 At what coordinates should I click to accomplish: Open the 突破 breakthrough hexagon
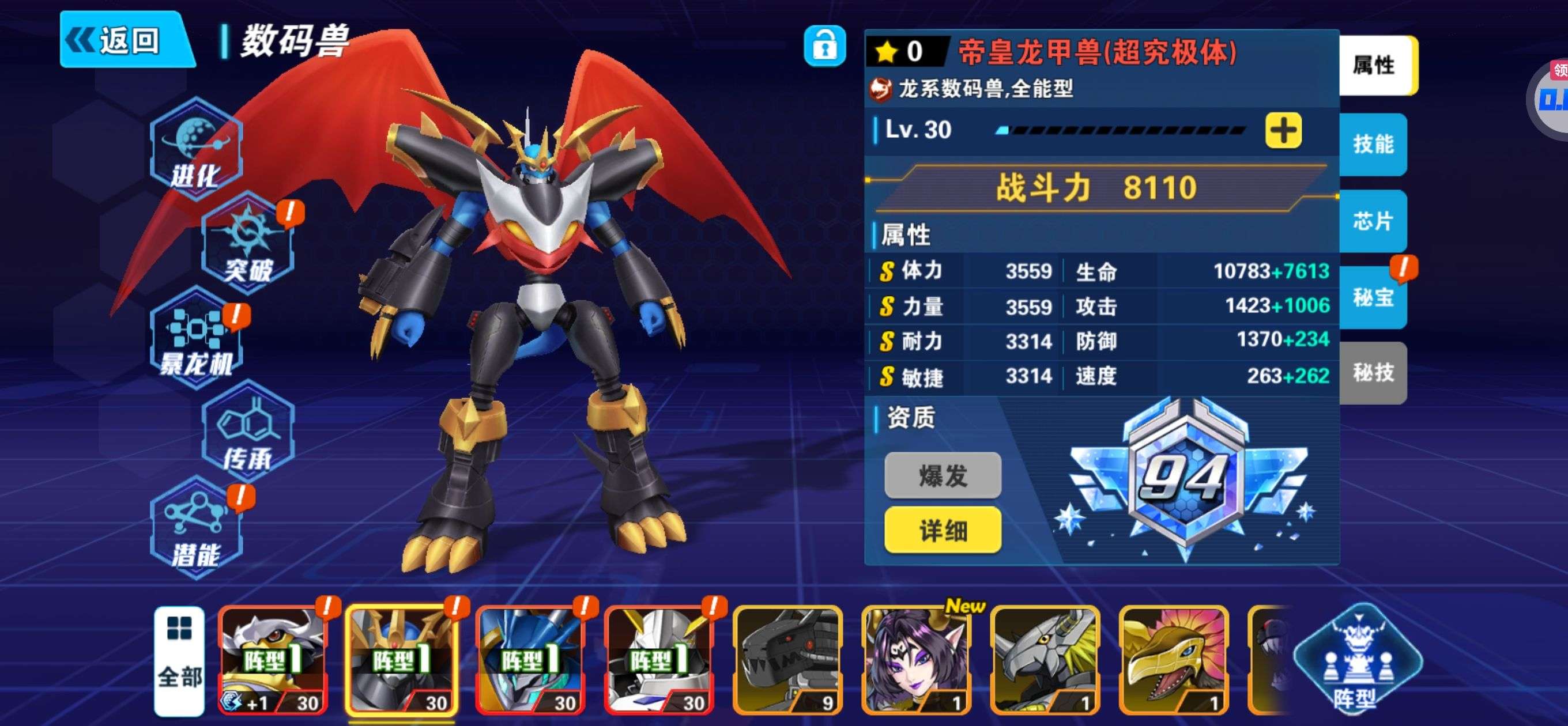tap(247, 243)
